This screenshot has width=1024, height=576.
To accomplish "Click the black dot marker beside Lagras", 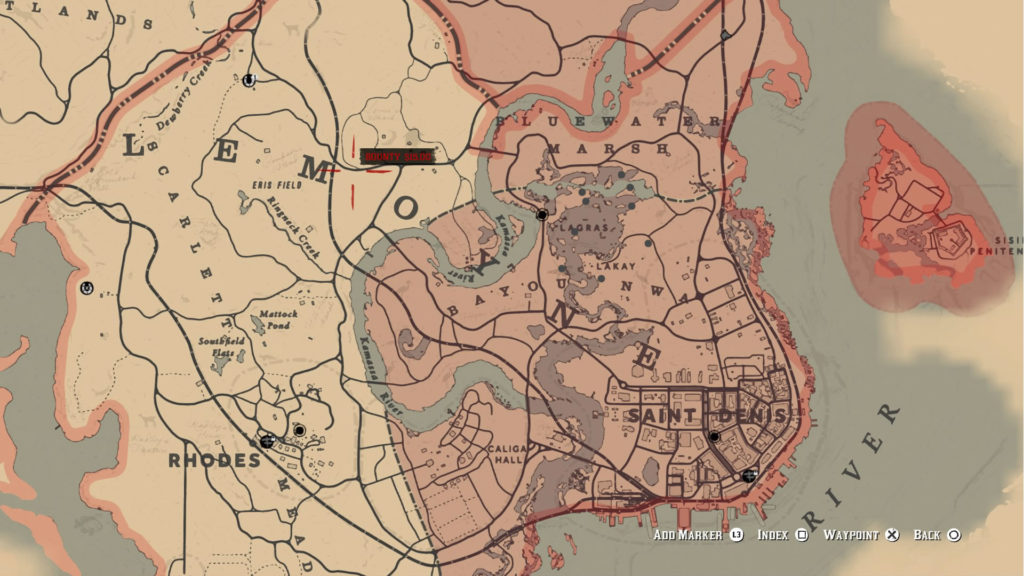I will pyautogui.click(x=542, y=215).
